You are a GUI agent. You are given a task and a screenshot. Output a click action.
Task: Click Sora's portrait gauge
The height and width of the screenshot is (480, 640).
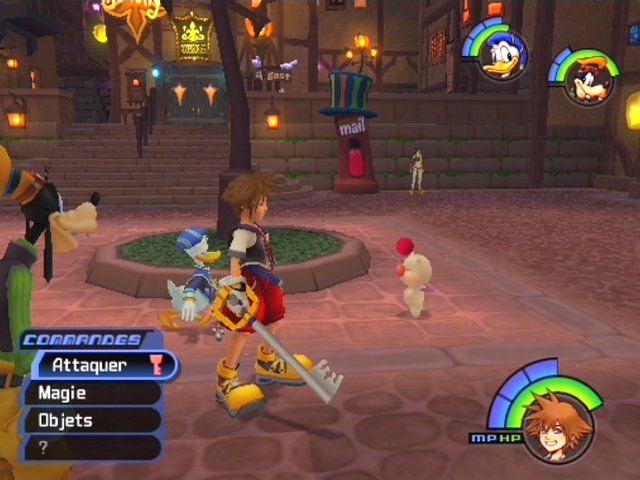point(557,426)
